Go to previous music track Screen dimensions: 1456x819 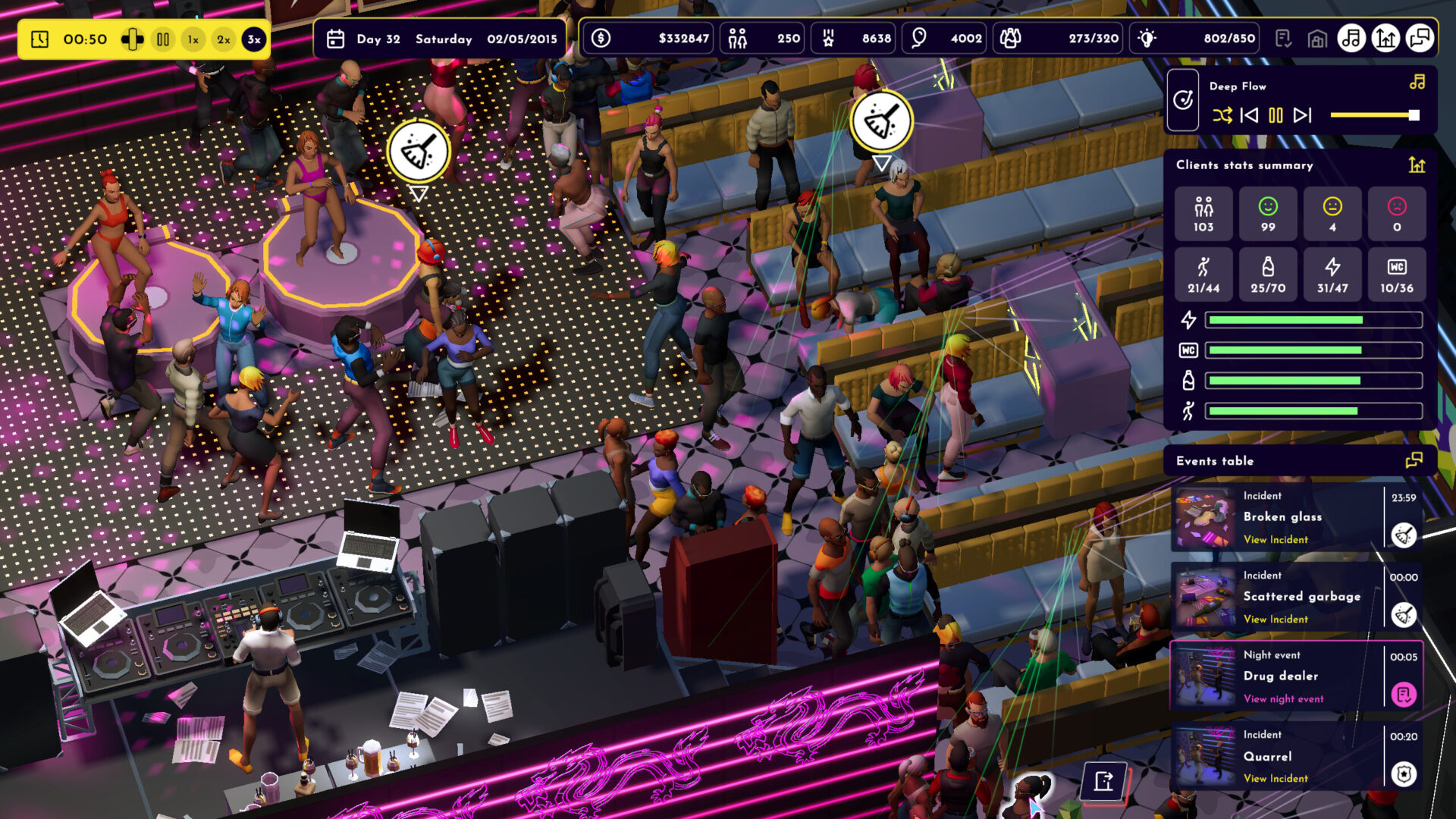1249,115
